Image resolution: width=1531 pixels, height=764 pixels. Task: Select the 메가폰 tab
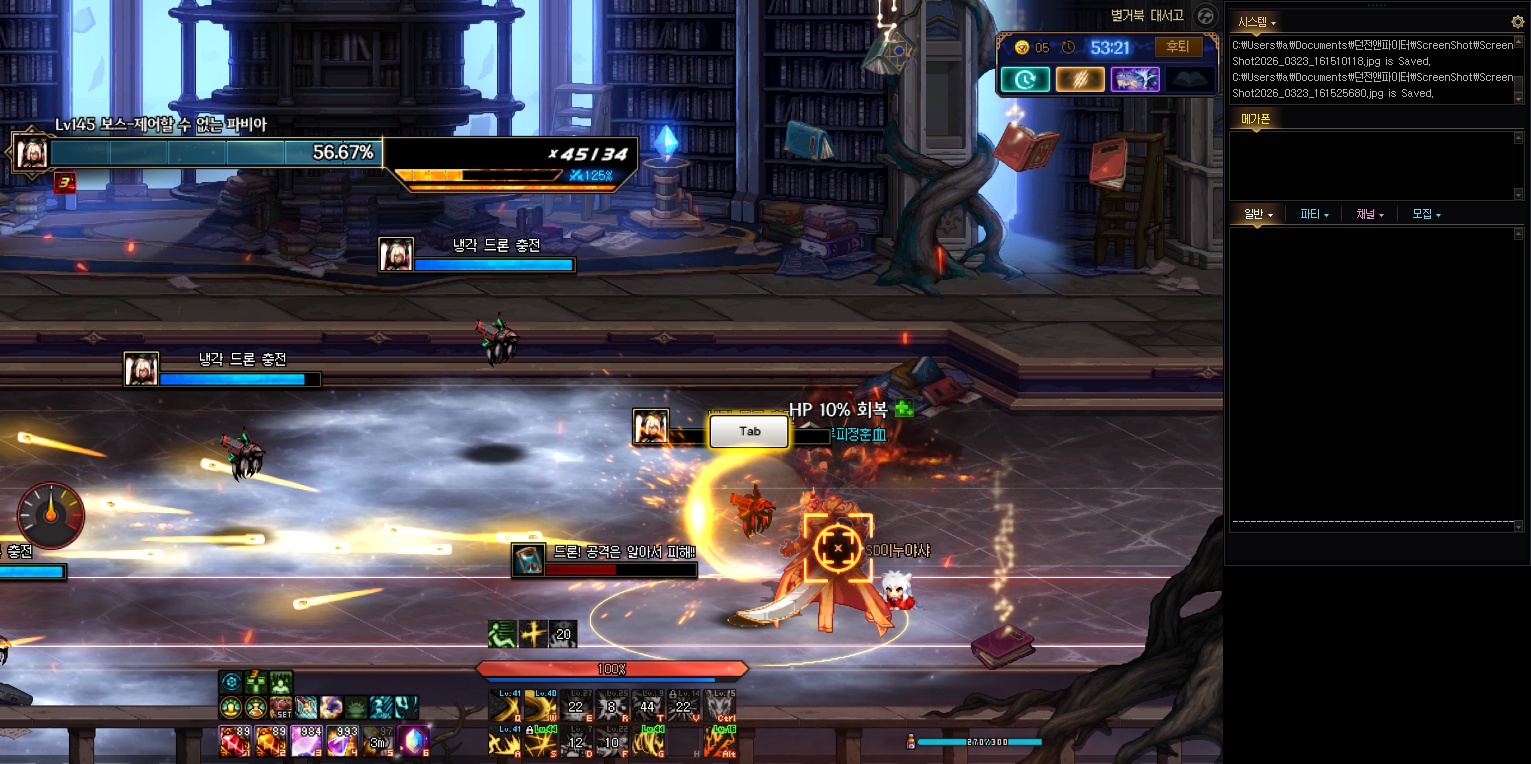[1255, 119]
